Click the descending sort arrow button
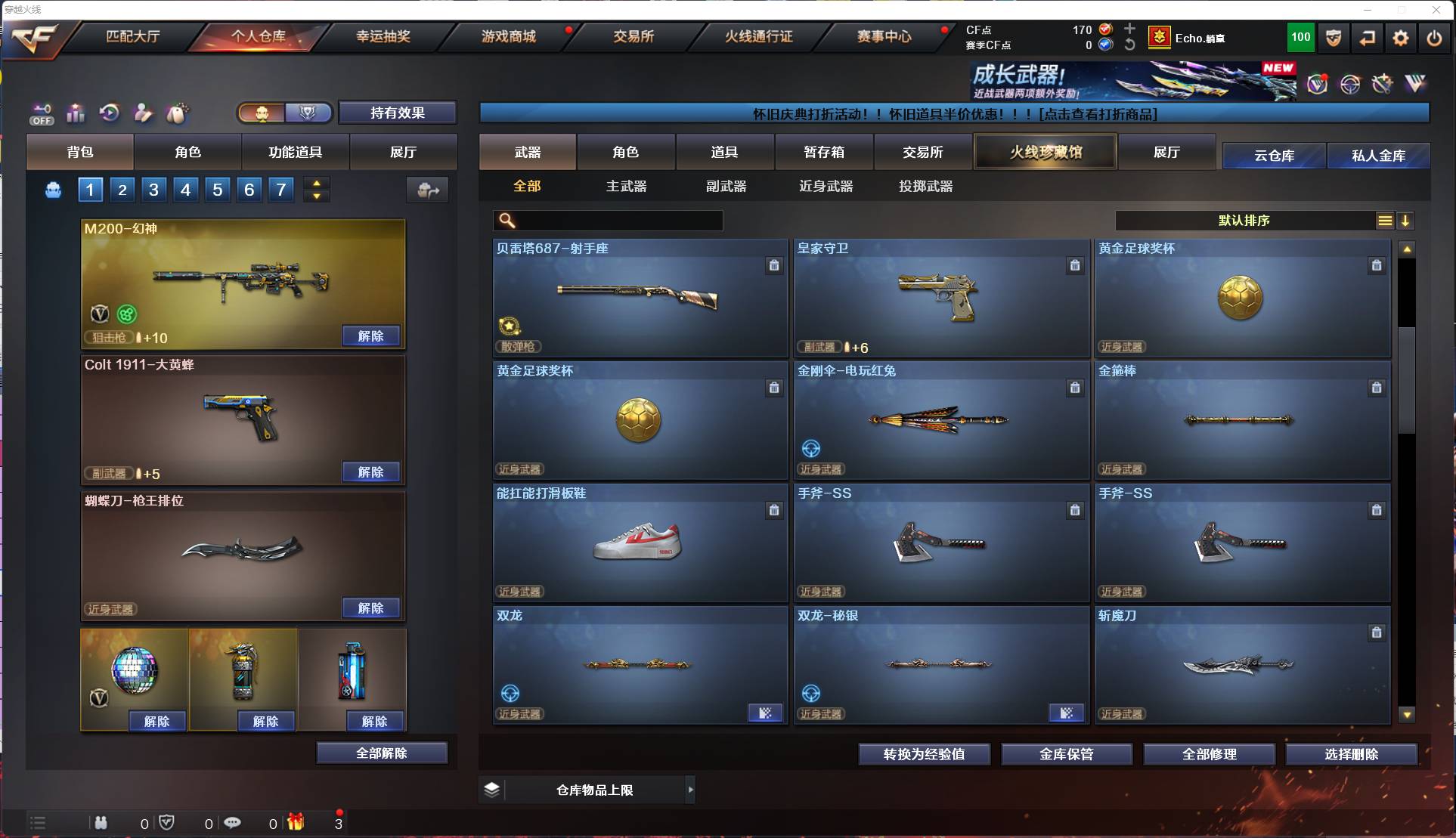Image resolution: width=1456 pixels, height=838 pixels. [x=1406, y=221]
